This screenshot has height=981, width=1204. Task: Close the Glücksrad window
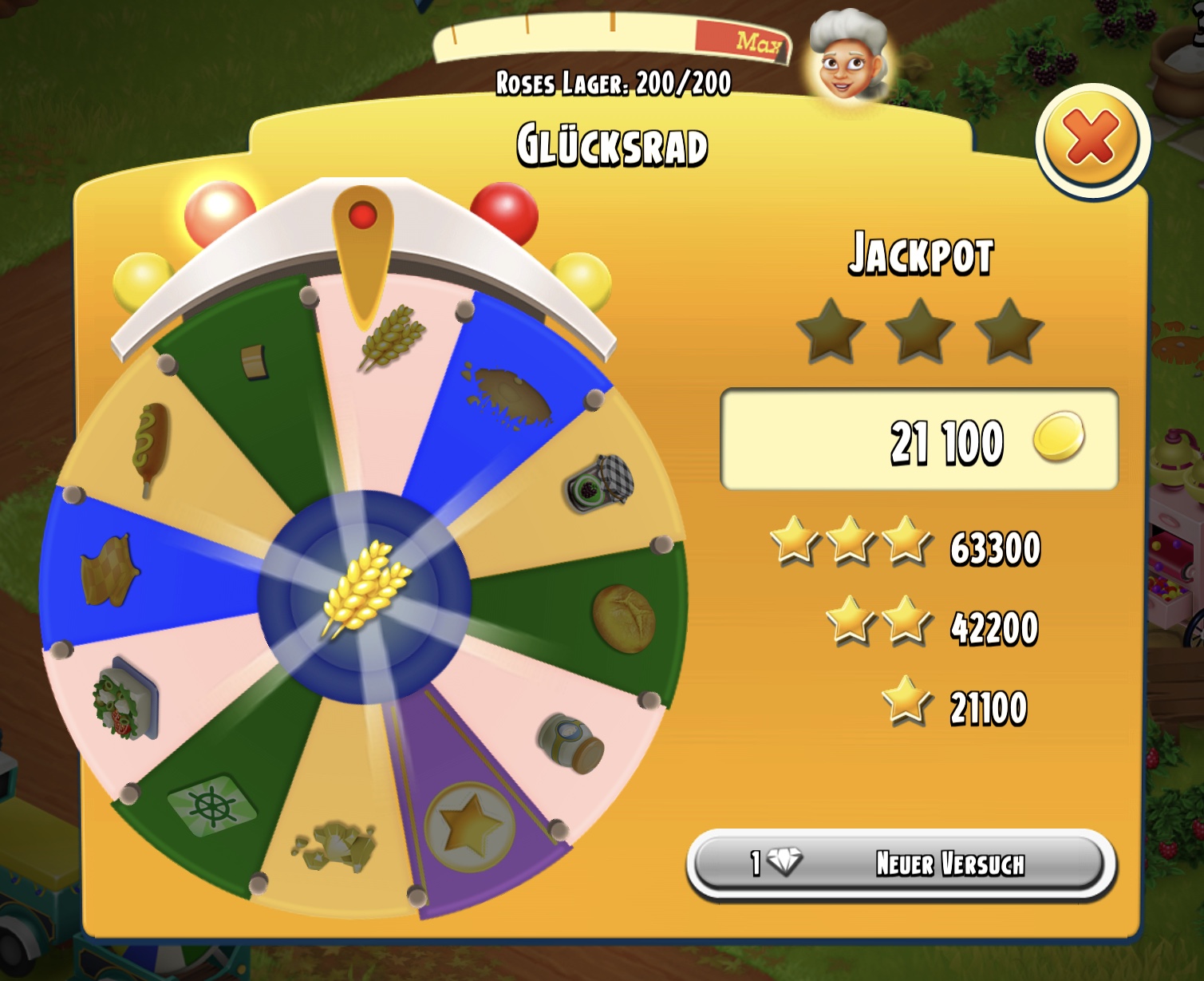pyautogui.click(x=1091, y=140)
